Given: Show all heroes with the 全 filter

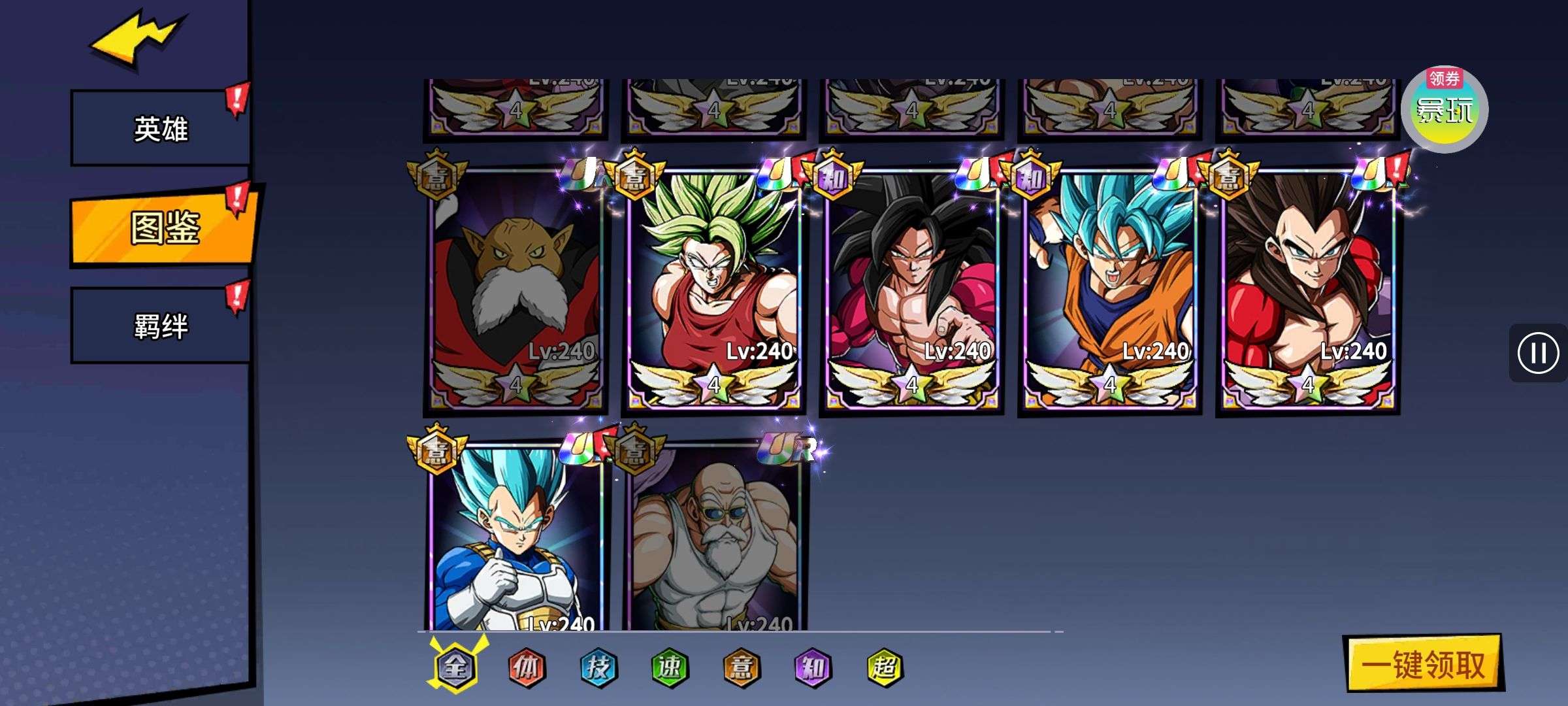Looking at the screenshot, I should coord(455,667).
